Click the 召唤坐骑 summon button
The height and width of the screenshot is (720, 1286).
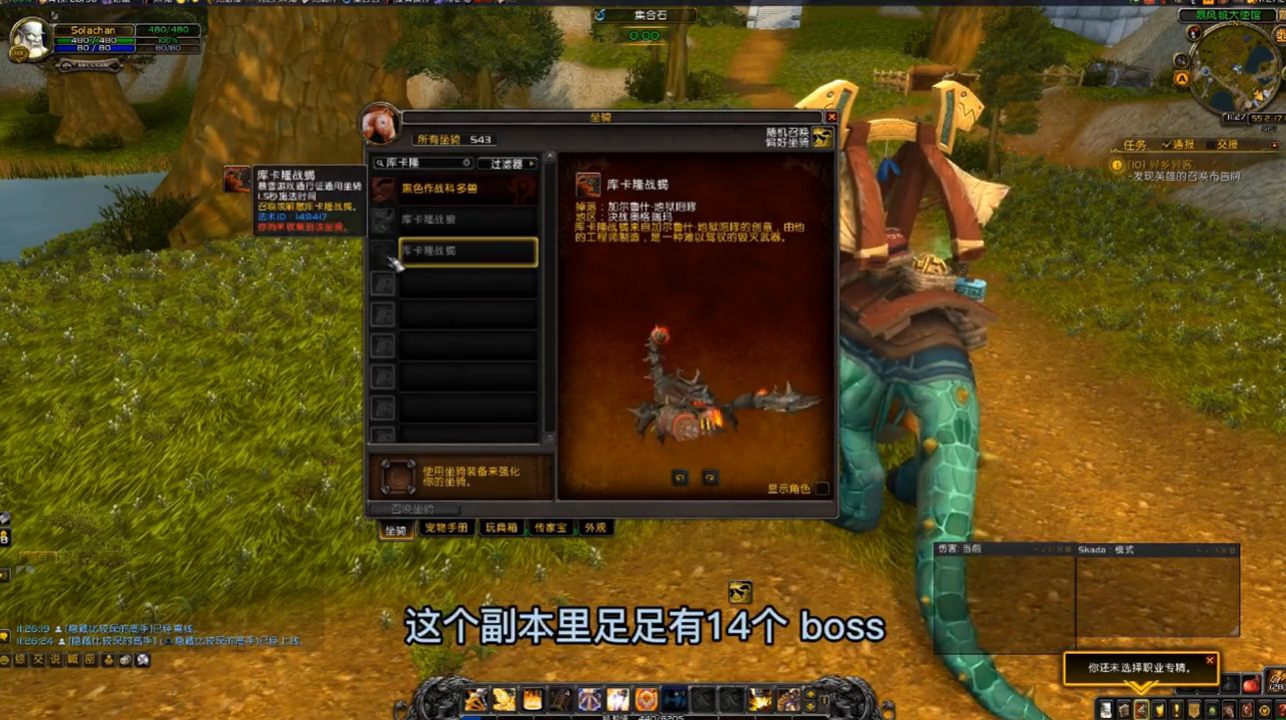(412, 509)
